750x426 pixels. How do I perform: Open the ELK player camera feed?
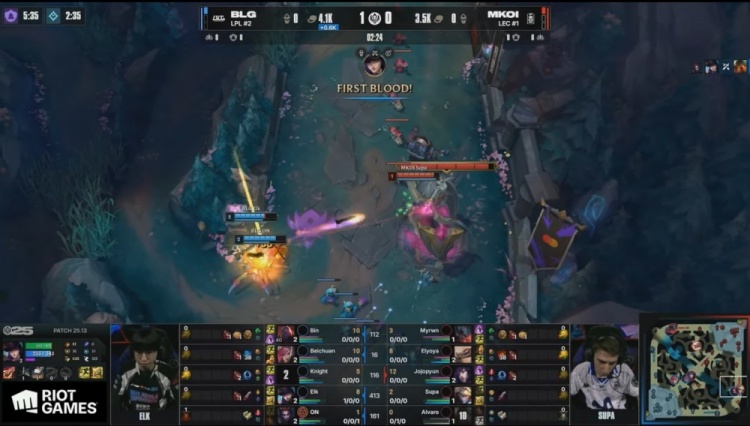click(144, 370)
